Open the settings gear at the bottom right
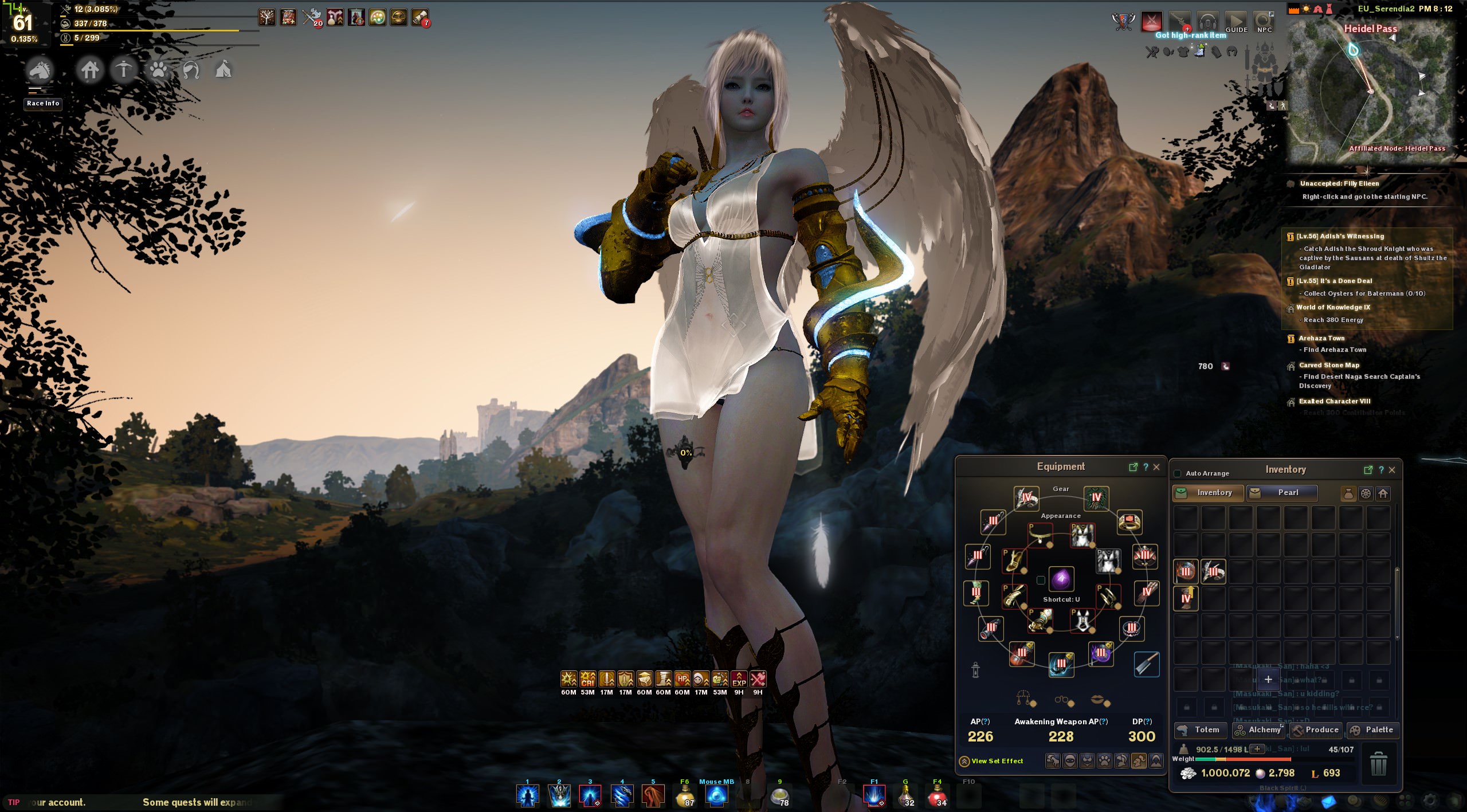 (x=1429, y=801)
